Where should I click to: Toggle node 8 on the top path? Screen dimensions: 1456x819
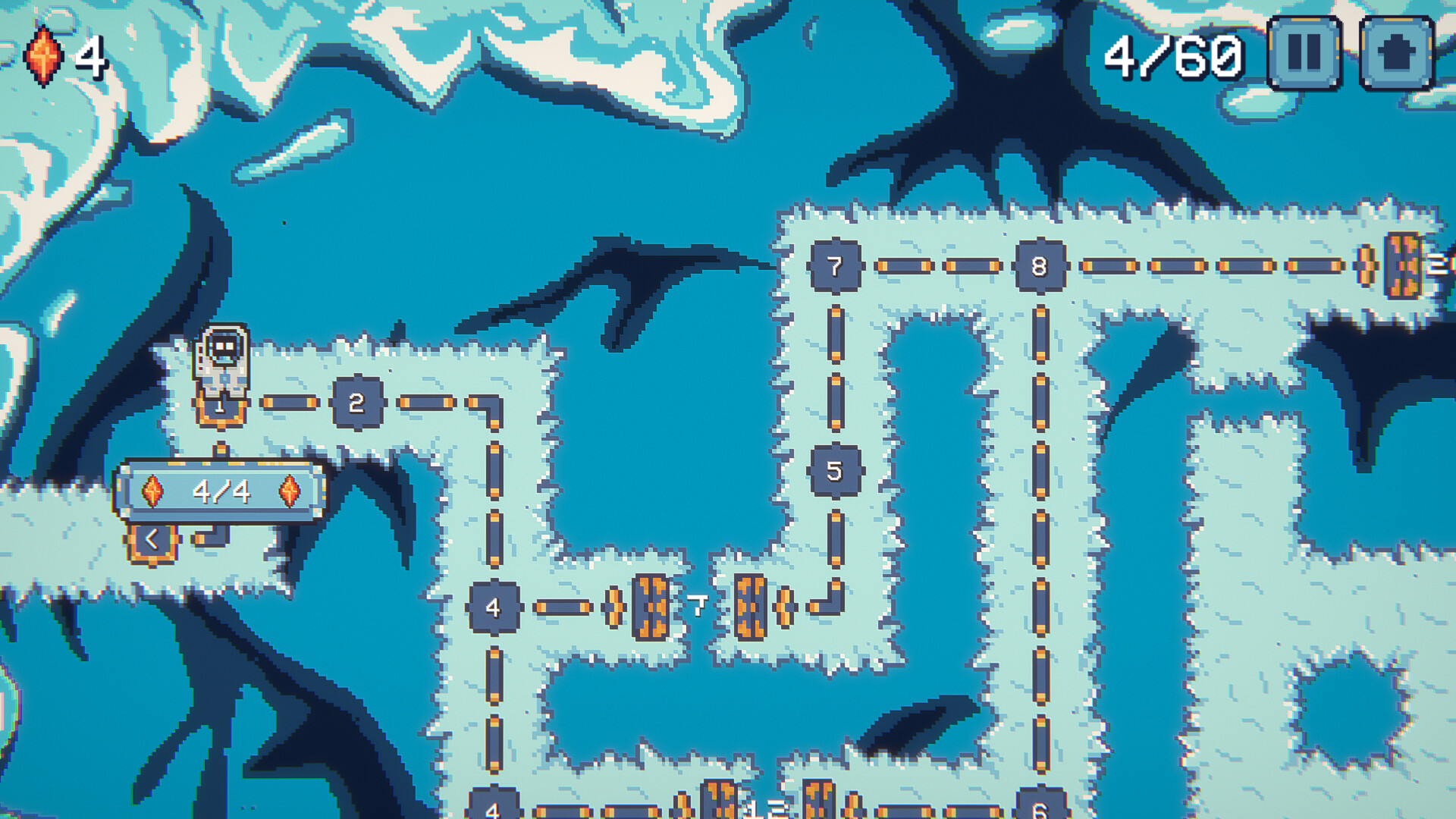[1039, 267]
